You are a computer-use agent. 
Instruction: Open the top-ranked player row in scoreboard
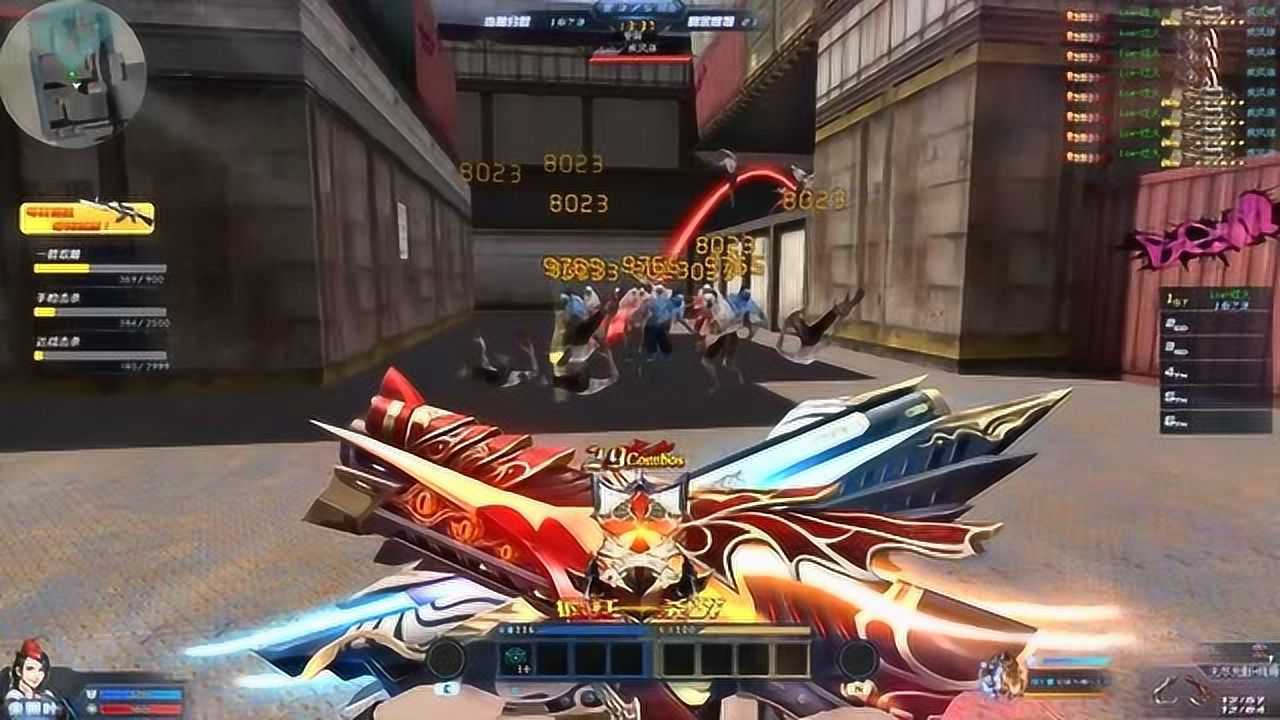(x=1200, y=299)
